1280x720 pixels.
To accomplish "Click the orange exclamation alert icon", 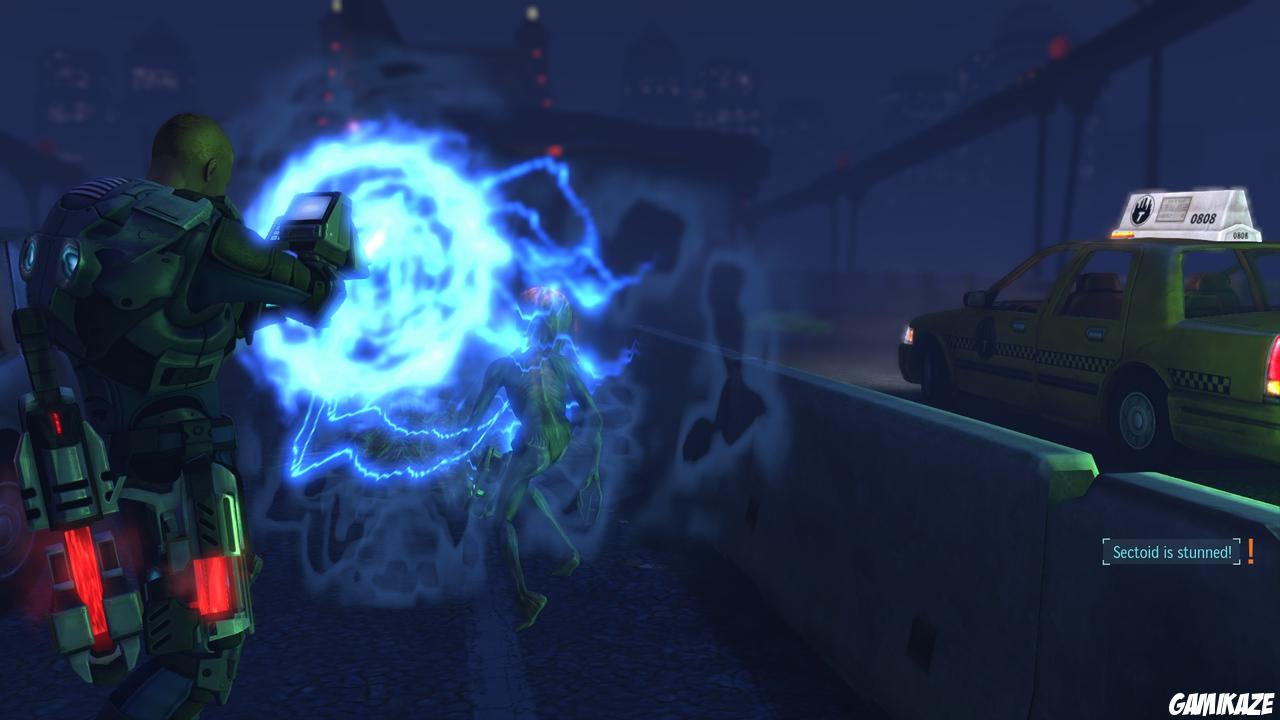I will click(x=1251, y=551).
